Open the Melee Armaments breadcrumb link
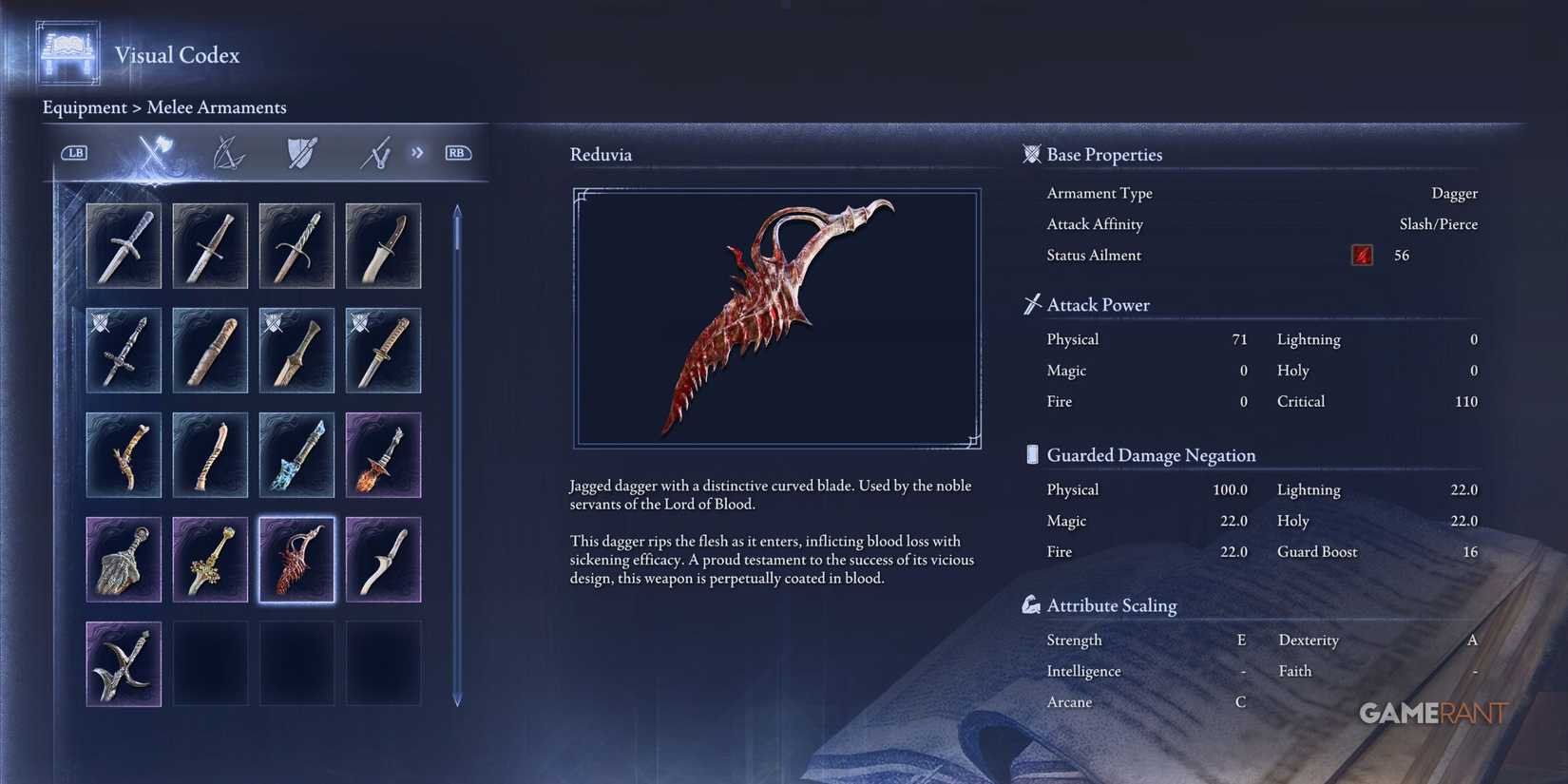This screenshot has height=784, width=1568. click(x=217, y=107)
